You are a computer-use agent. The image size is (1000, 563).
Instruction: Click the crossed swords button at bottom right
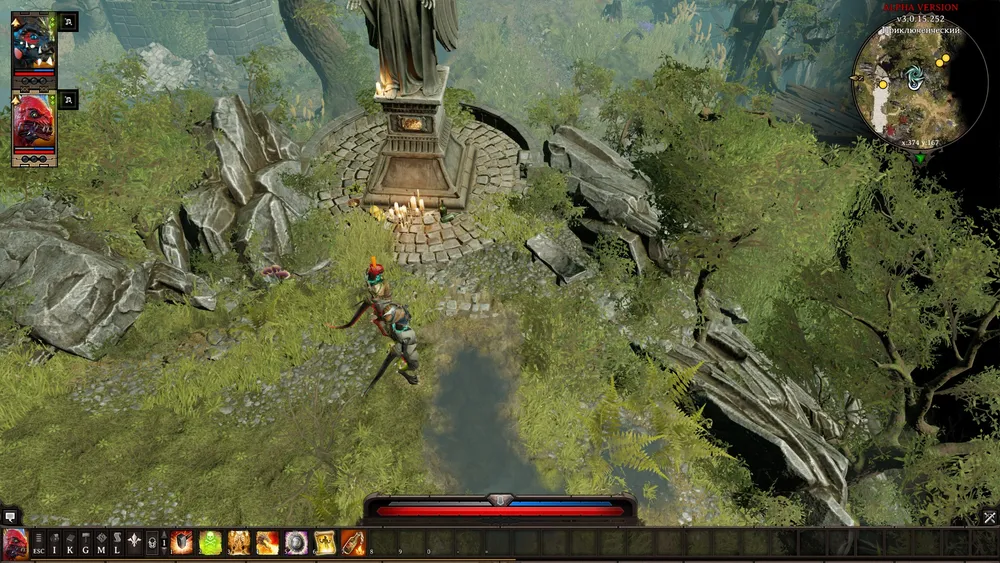coord(989,517)
